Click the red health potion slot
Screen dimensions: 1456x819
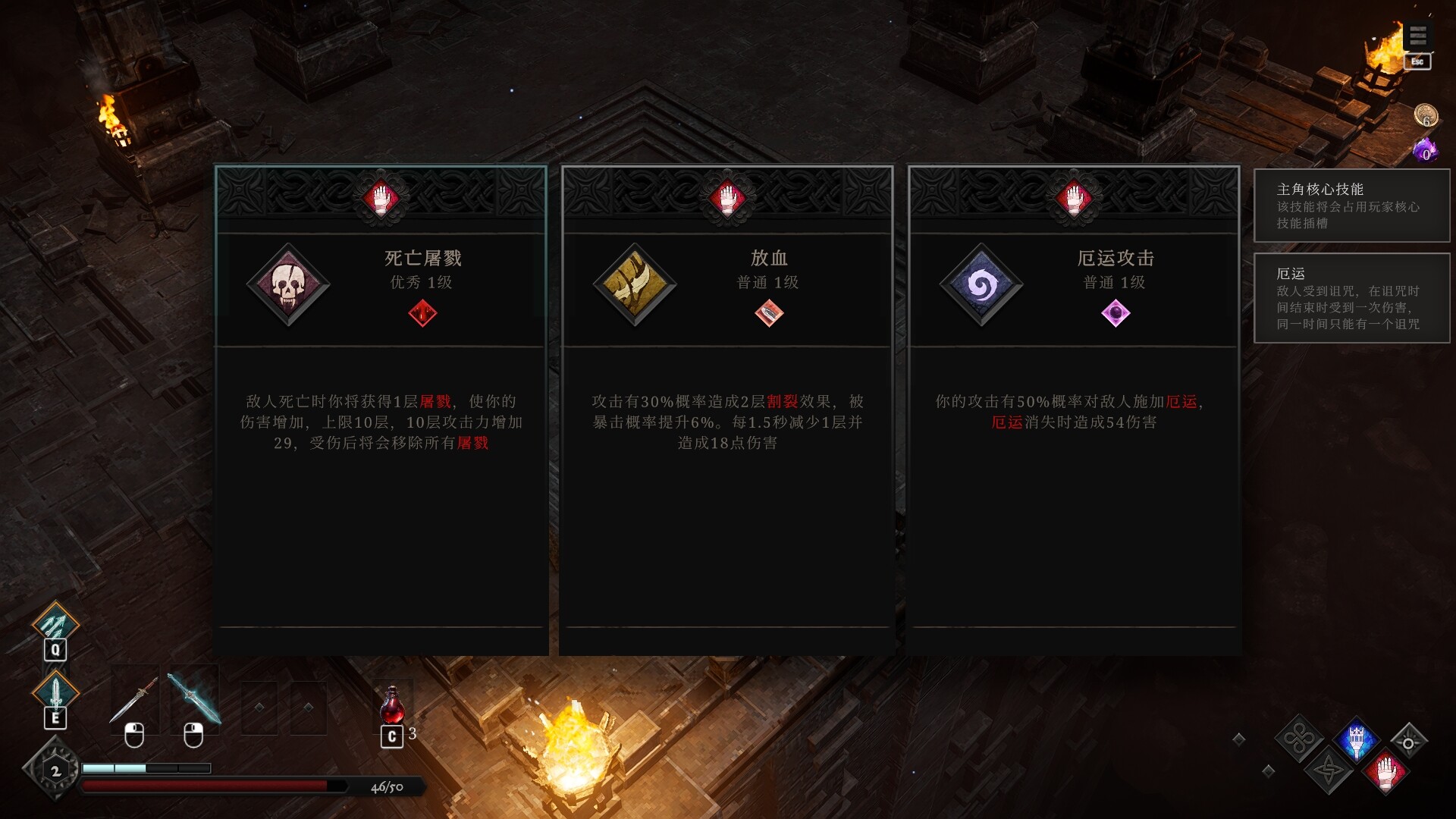pyautogui.click(x=392, y=707)
